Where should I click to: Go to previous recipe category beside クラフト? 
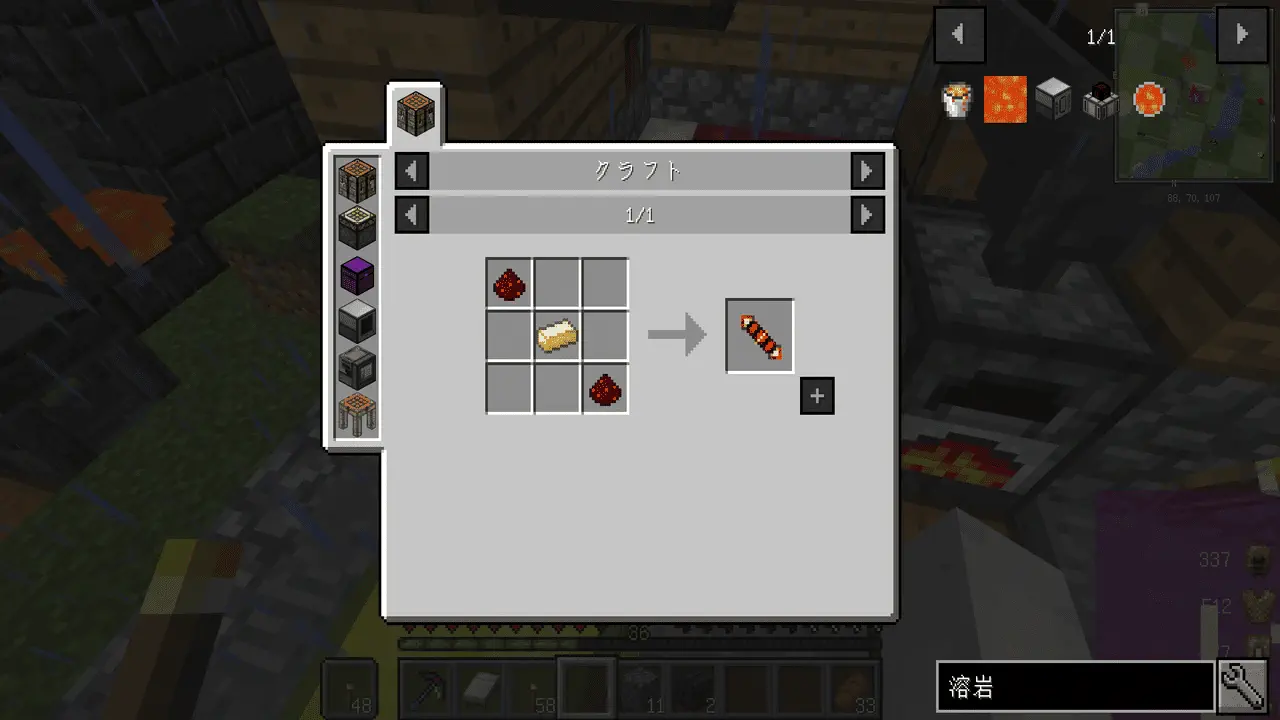[x=412, y=171]
